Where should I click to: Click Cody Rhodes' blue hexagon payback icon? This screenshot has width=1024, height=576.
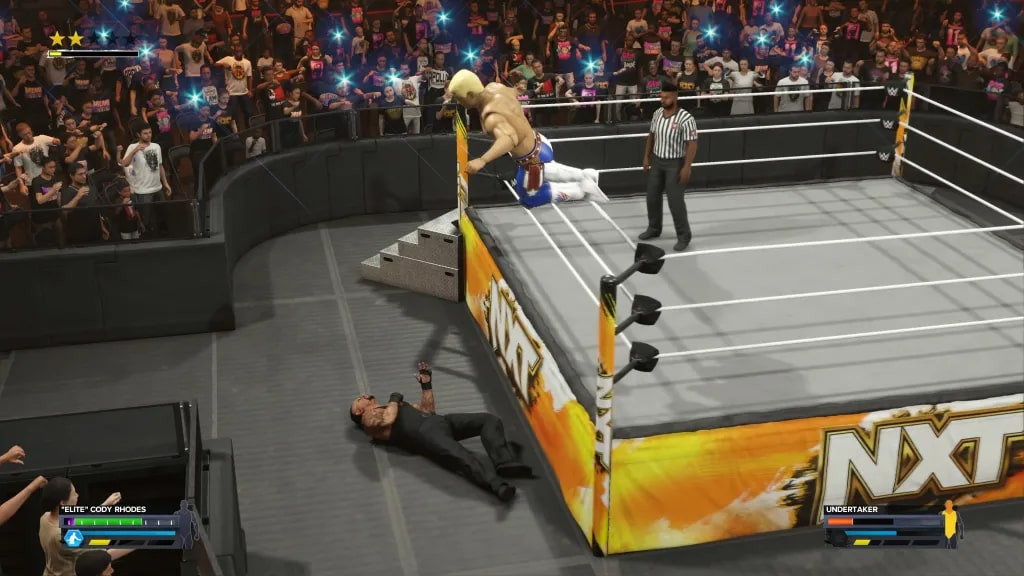click(73, 538)
